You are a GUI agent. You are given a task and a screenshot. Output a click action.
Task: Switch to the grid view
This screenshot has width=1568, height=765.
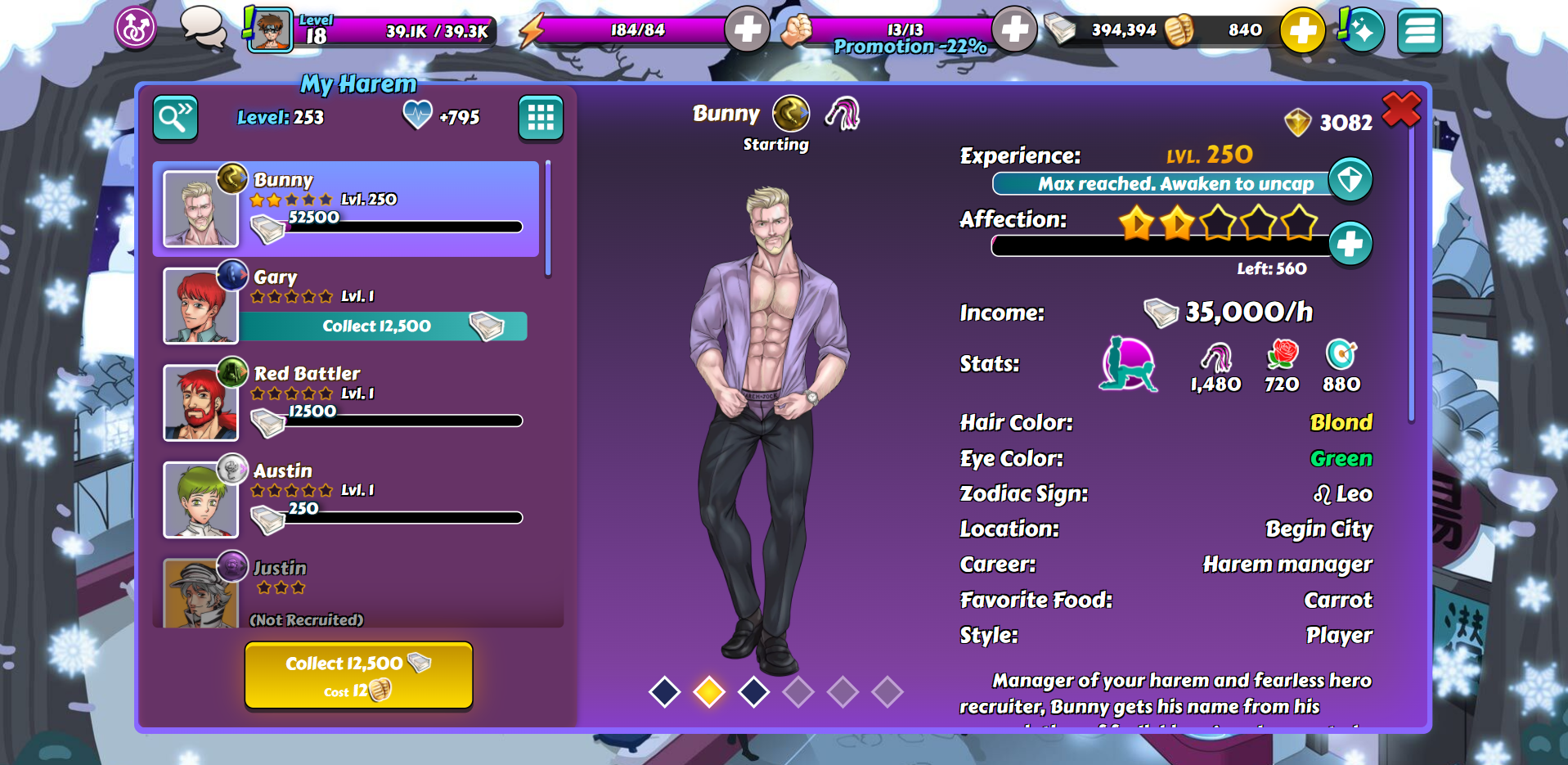pyautogui.click(x=540, y=119)
